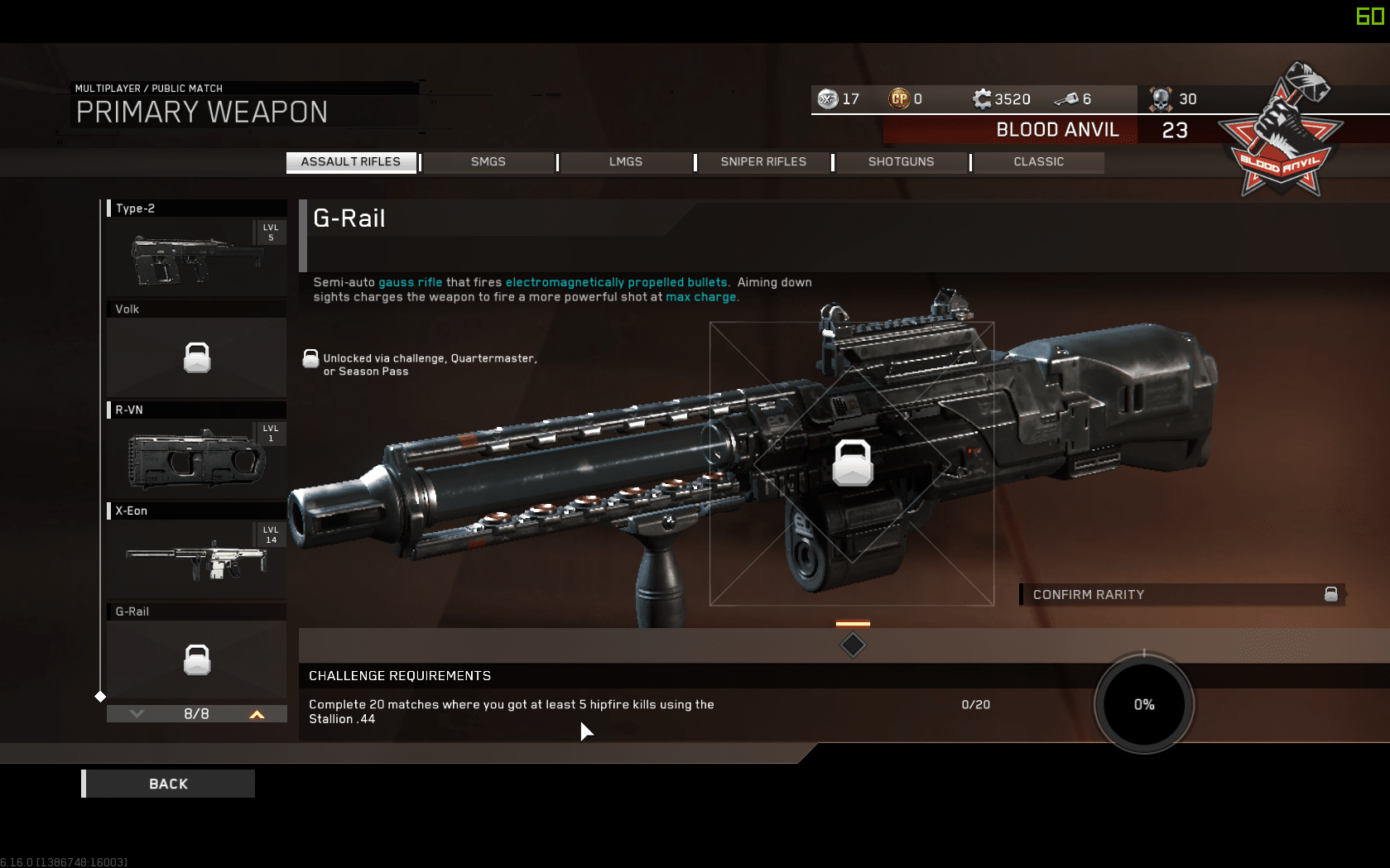The image size is (1390, 868).
Task: Click the lock thumbnail on the Volk weapon slot
Action: point(196,357)
